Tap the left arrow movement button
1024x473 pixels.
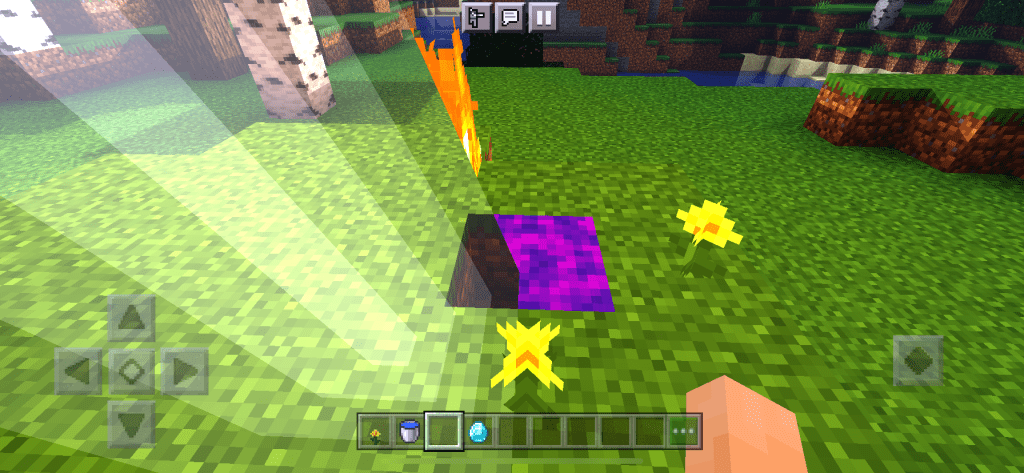coord(78,372)
